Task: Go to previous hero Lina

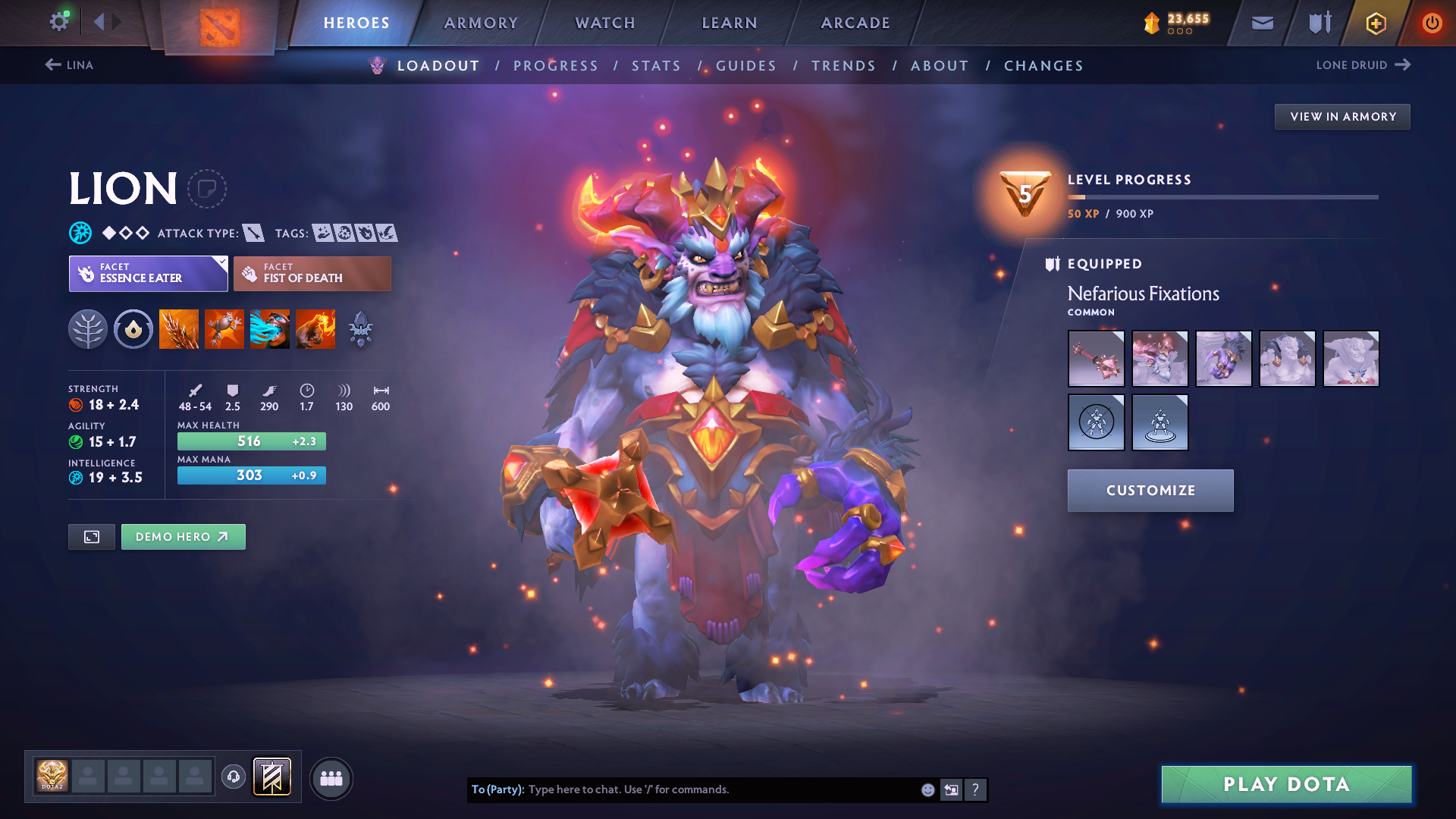Action: point(70,65)
